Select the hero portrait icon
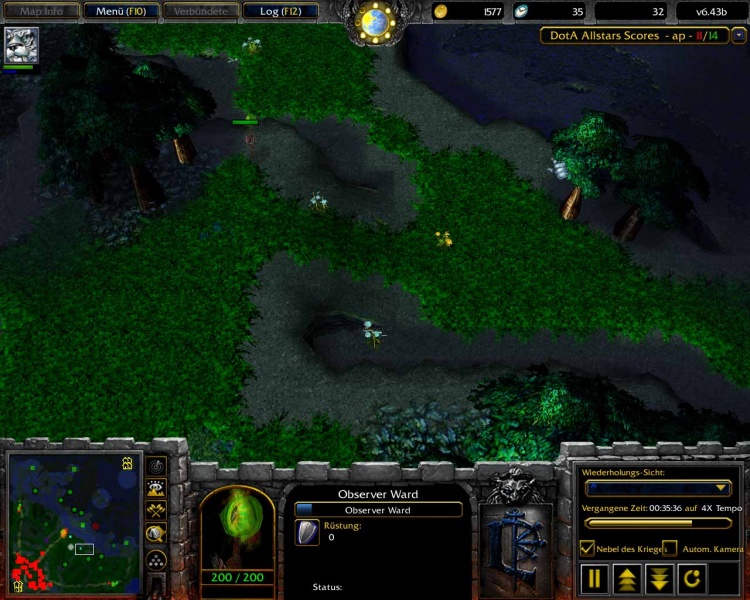Viewport: 750px width, 600px height. point(20,46)
